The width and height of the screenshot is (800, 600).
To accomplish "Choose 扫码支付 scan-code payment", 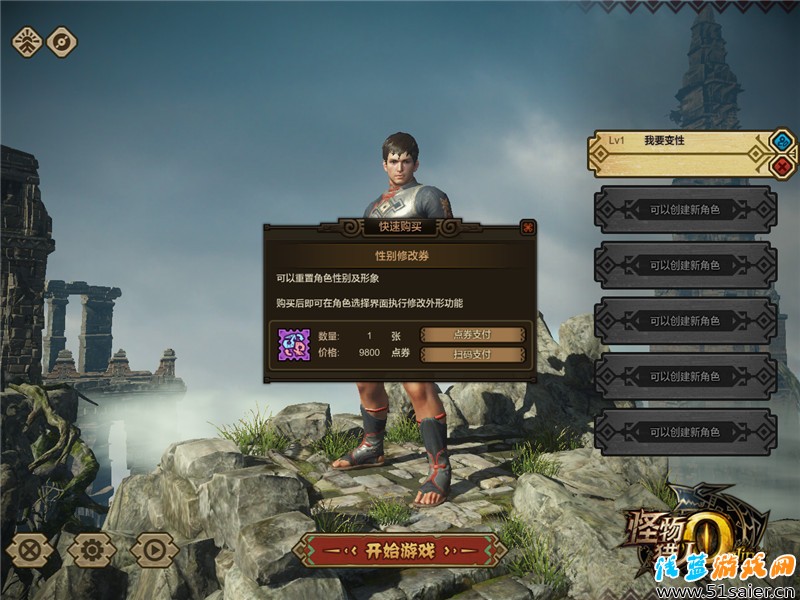I will click(x=472, y=355).
